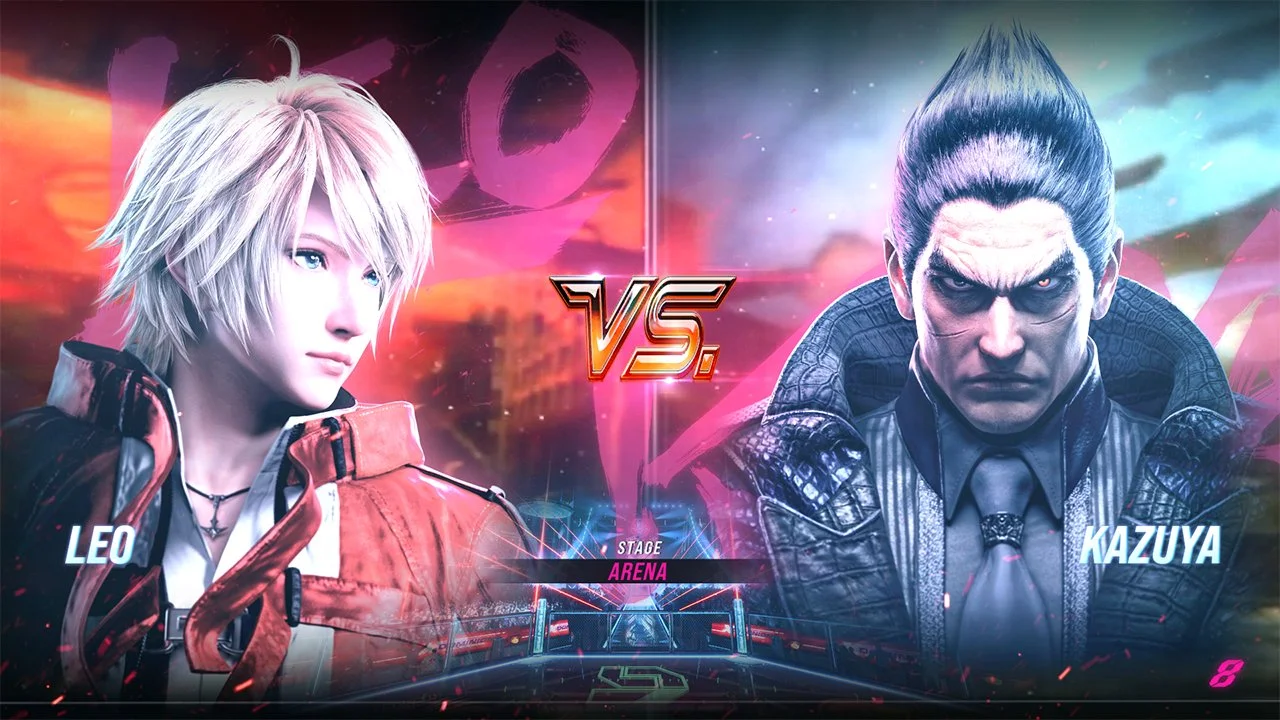Toggle the STAGE label banner
The height and width of the screenshot is (720, 1280).
click(640, 546)
